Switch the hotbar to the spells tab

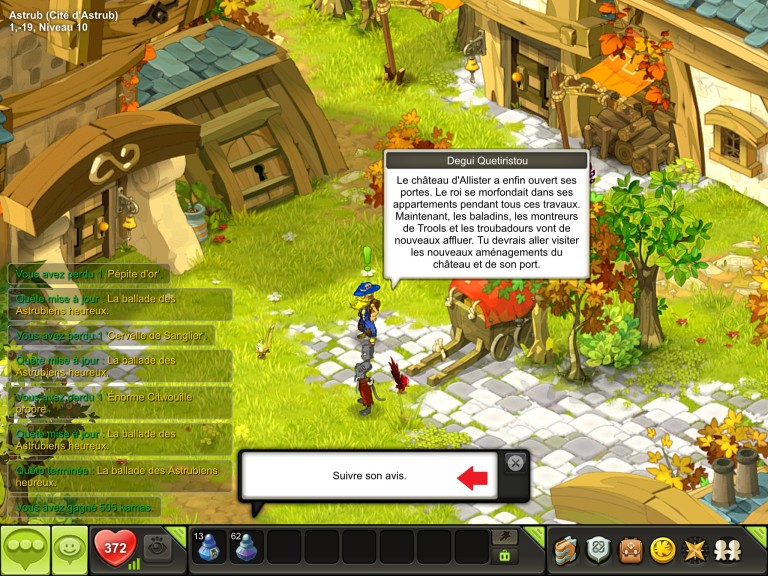click(505, 537)
